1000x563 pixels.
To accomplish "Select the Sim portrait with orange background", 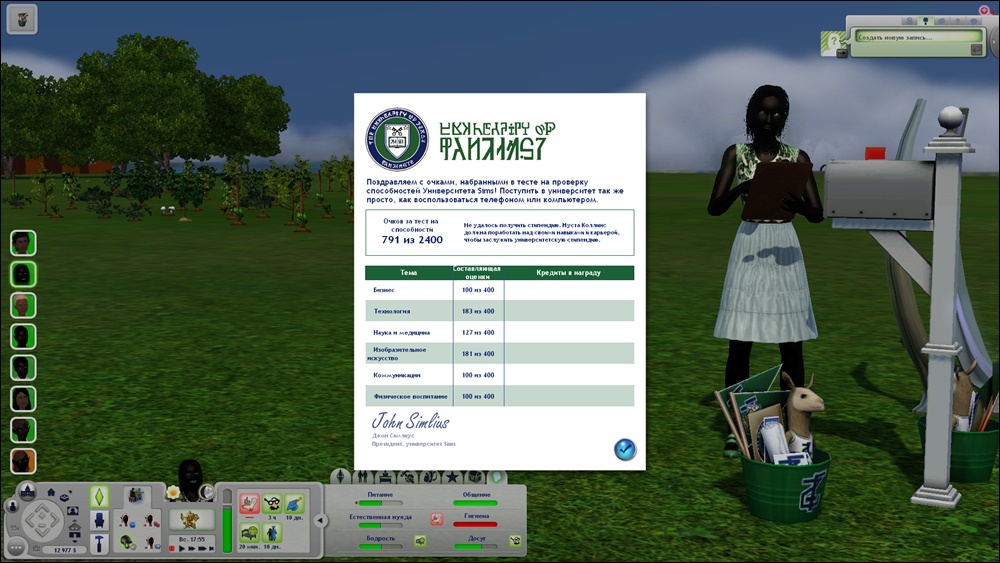I will click(x=23, y=461).
